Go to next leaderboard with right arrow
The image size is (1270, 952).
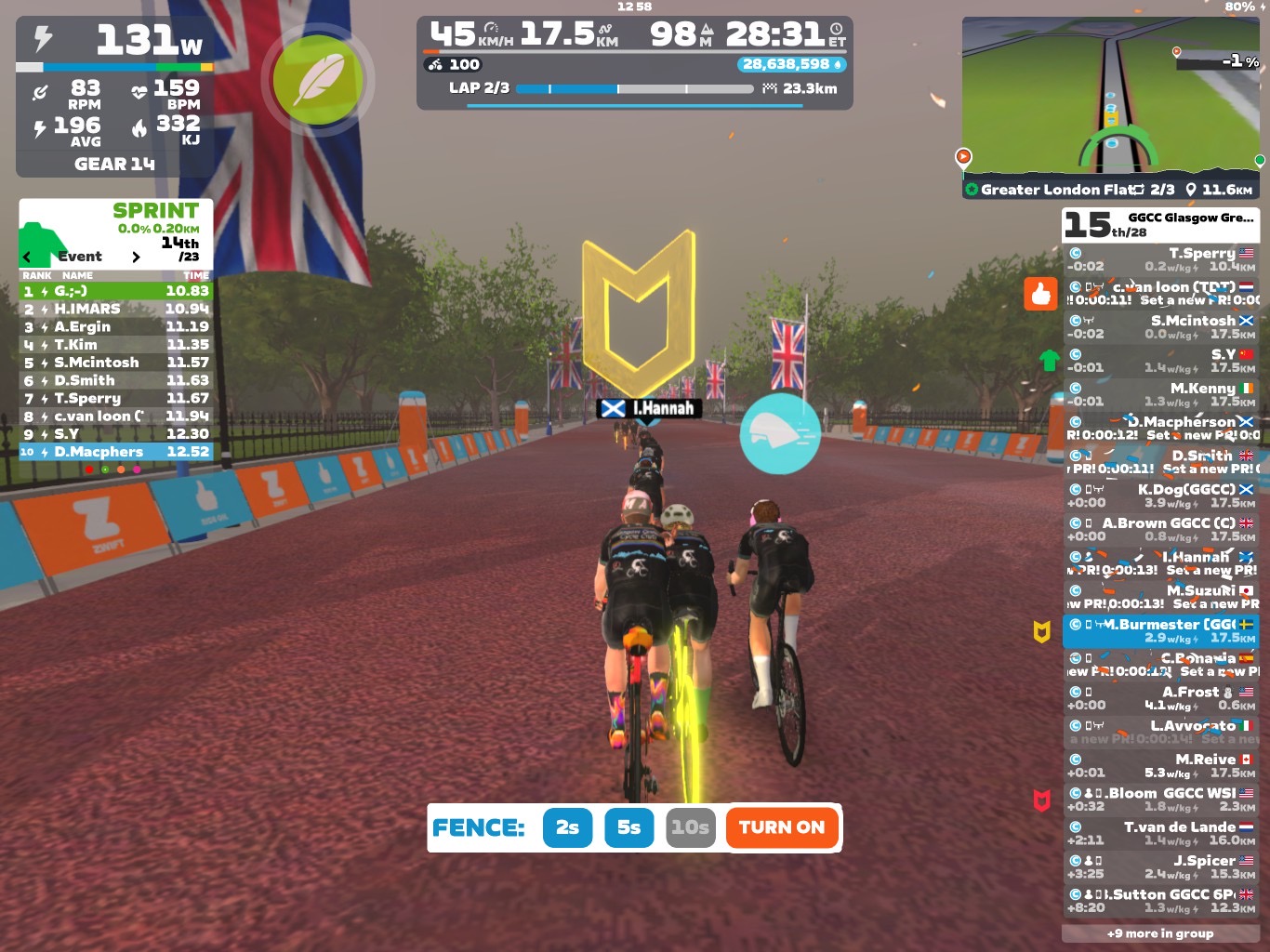(136, 257)
